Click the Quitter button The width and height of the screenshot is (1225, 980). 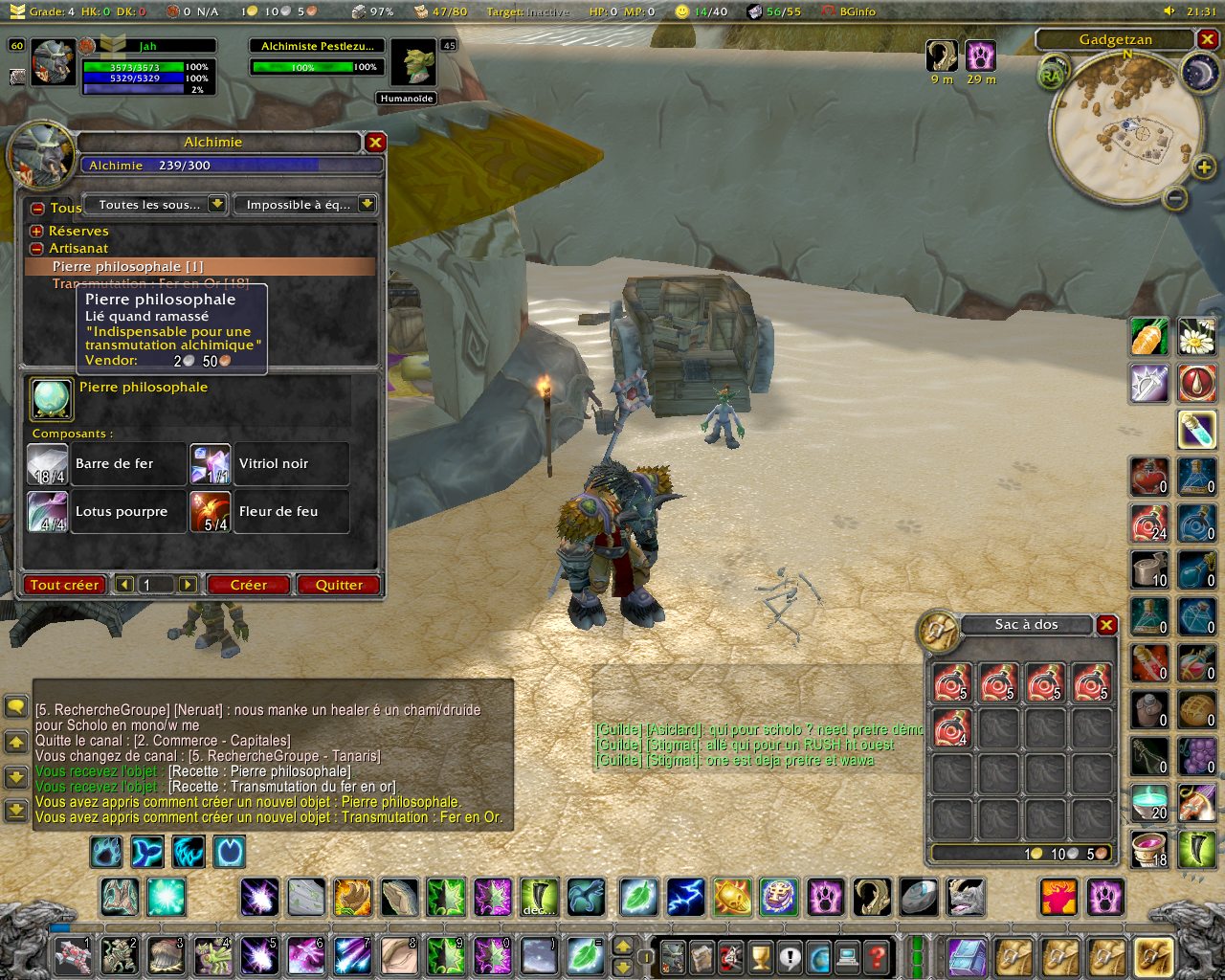[339, 585]
